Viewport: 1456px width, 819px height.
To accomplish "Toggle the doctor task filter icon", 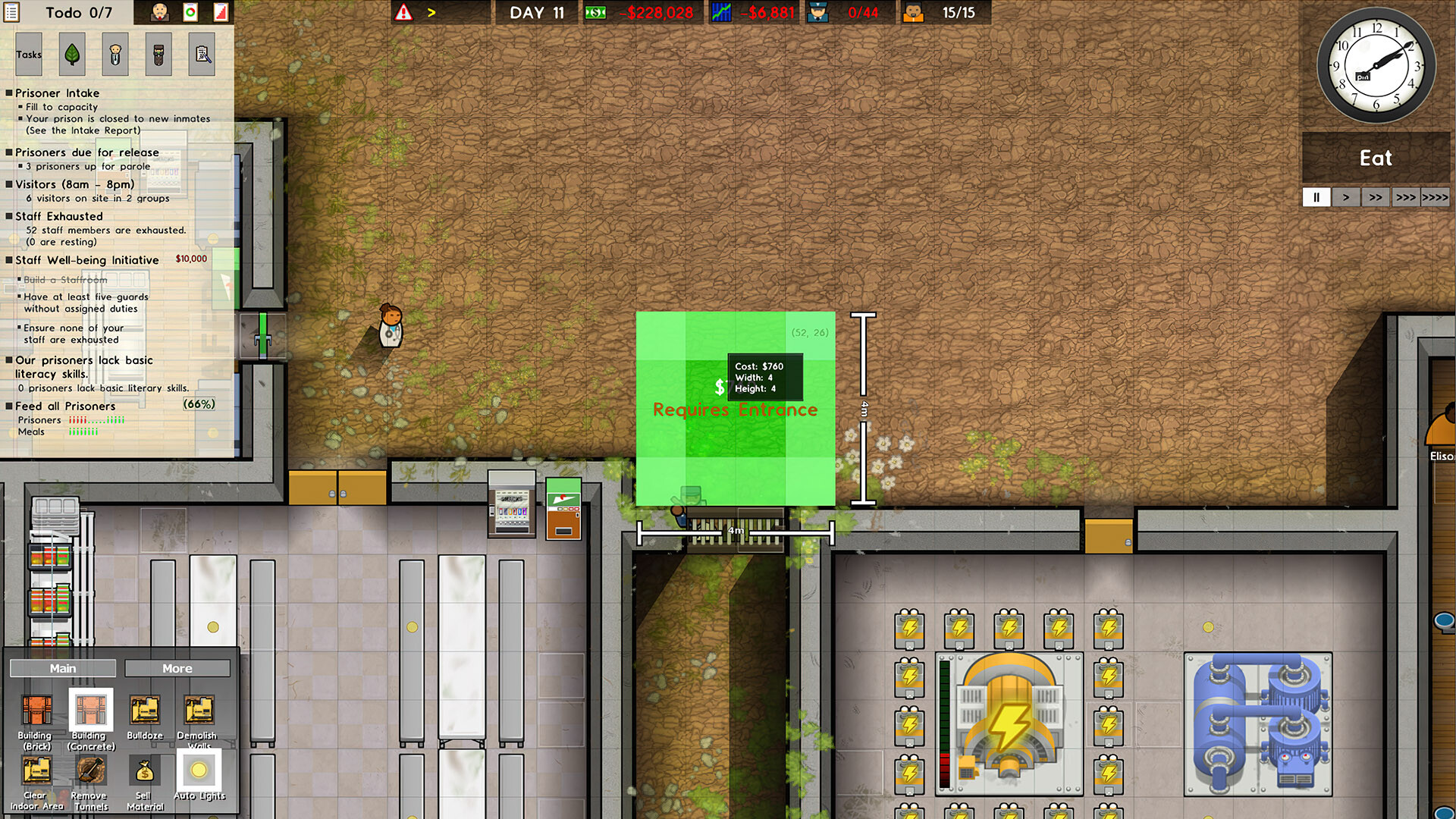I will pos(115,54).
